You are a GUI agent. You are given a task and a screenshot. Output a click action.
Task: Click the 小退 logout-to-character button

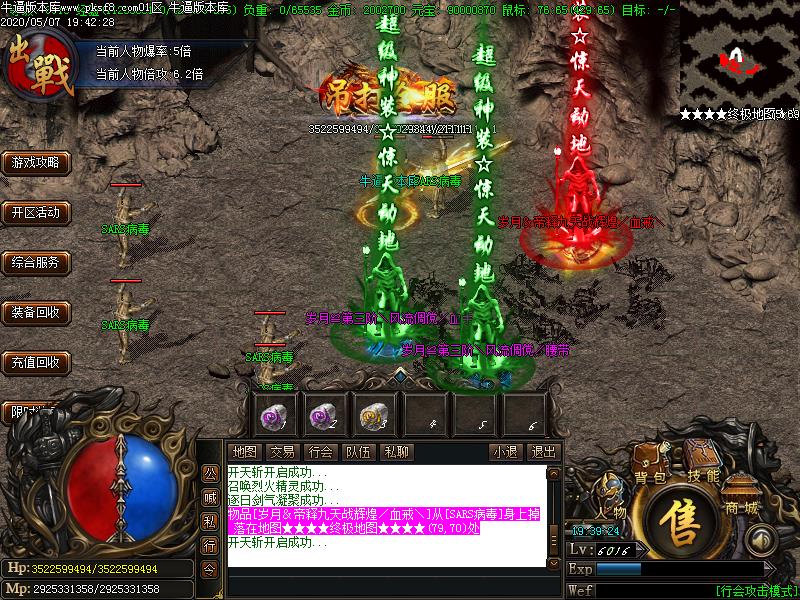point(505,452)
